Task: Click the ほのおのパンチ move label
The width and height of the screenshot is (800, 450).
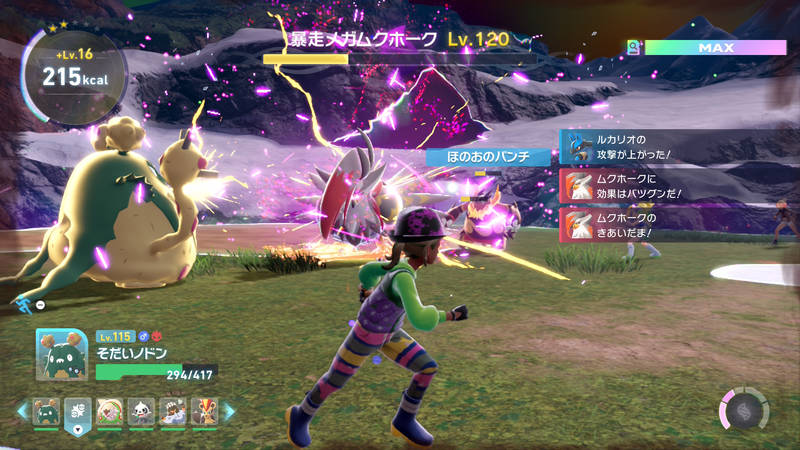Action: pos(489,157)
